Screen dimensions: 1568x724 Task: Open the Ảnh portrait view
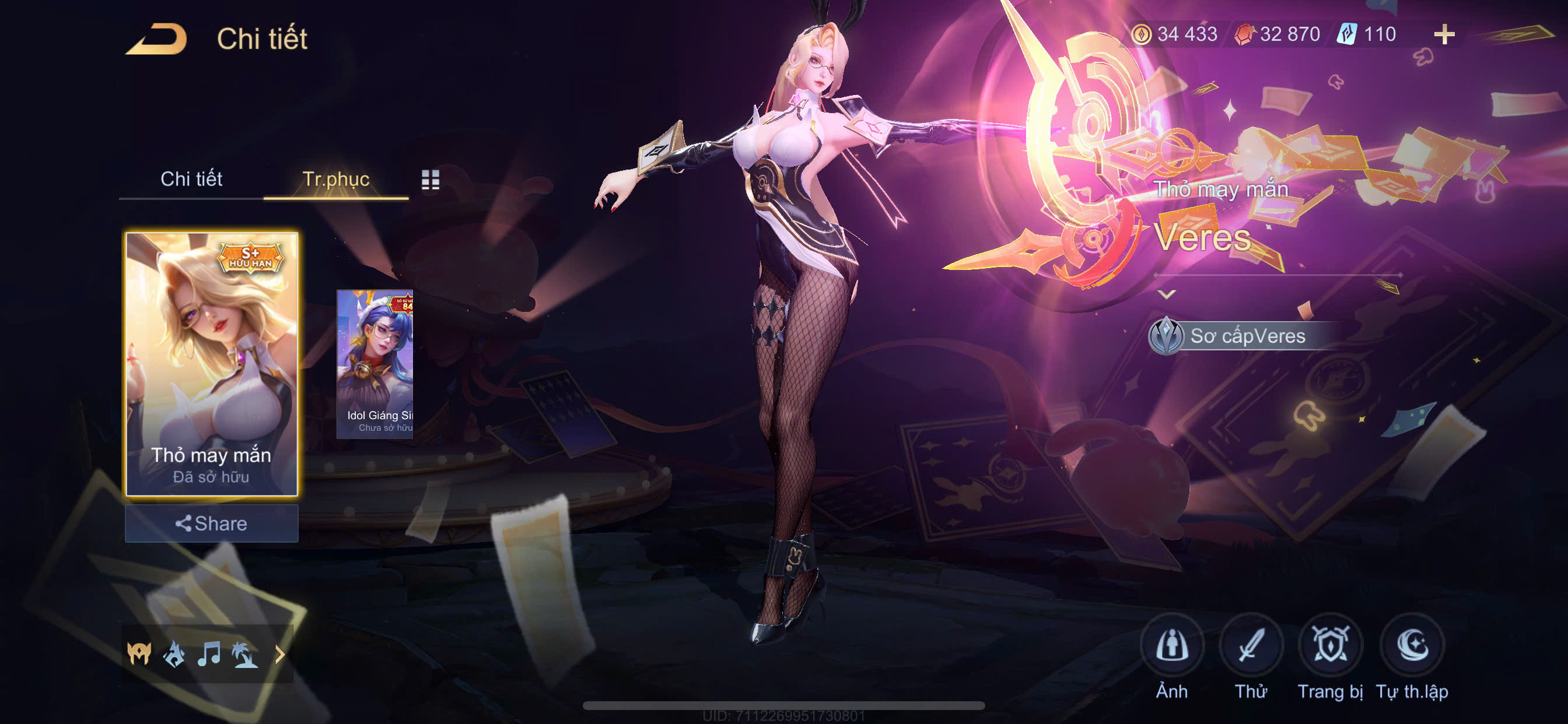click(1172, 646)
